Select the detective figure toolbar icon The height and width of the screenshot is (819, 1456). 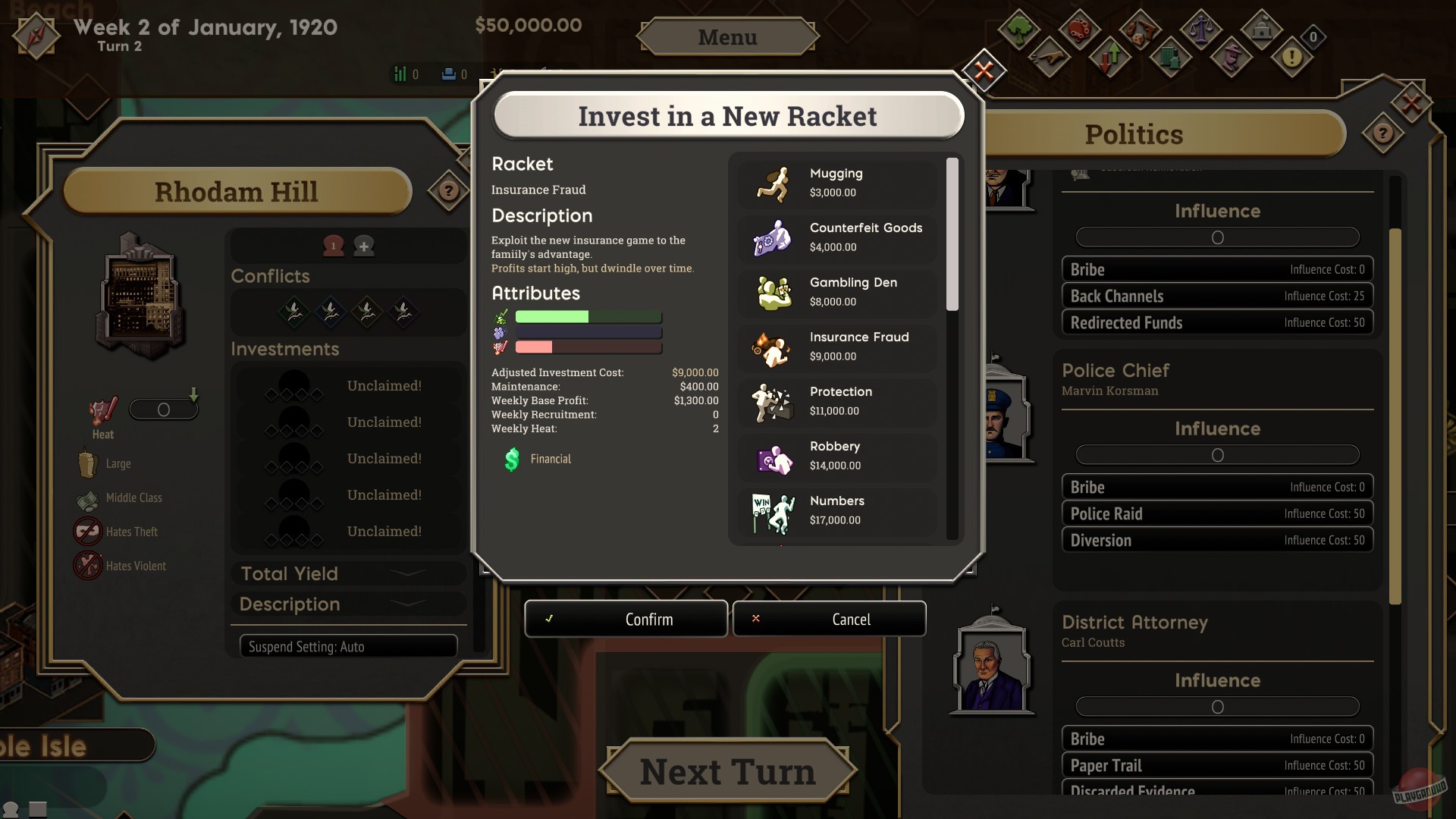pyautogui.click(x=1232, y=57)
